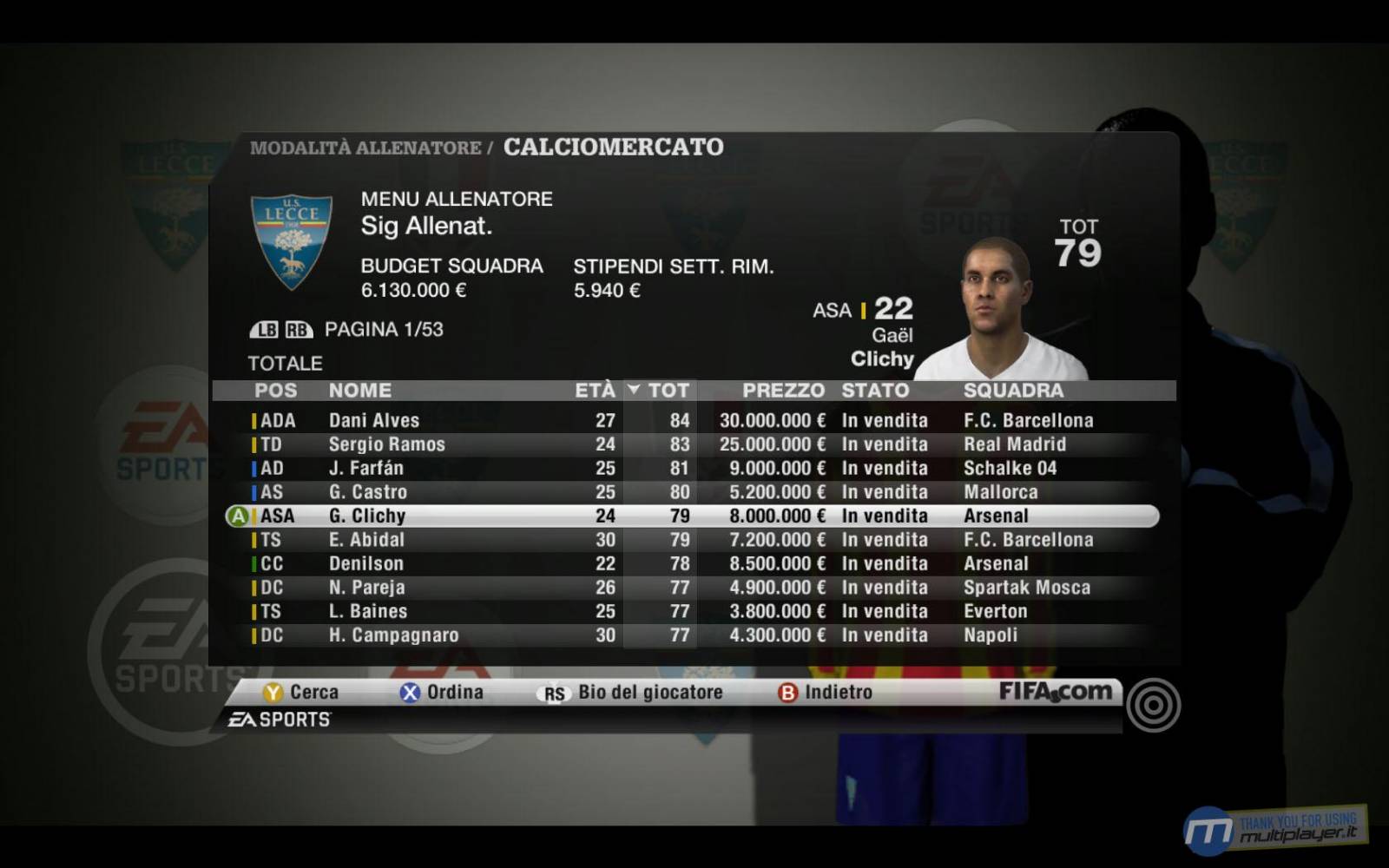The height and width of the screenshot is (868, 1389).
Task: Select the Dani Alves player row
Action: coord(373,421)
